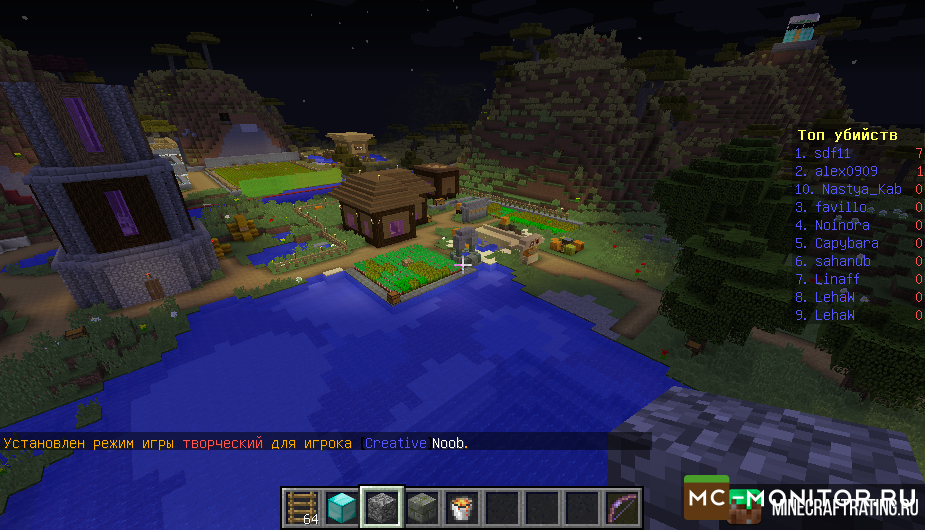Viewport: 925px width, 530px height.
Task: Choose Capybara on the scoreboard list
Action: [846, 243]
